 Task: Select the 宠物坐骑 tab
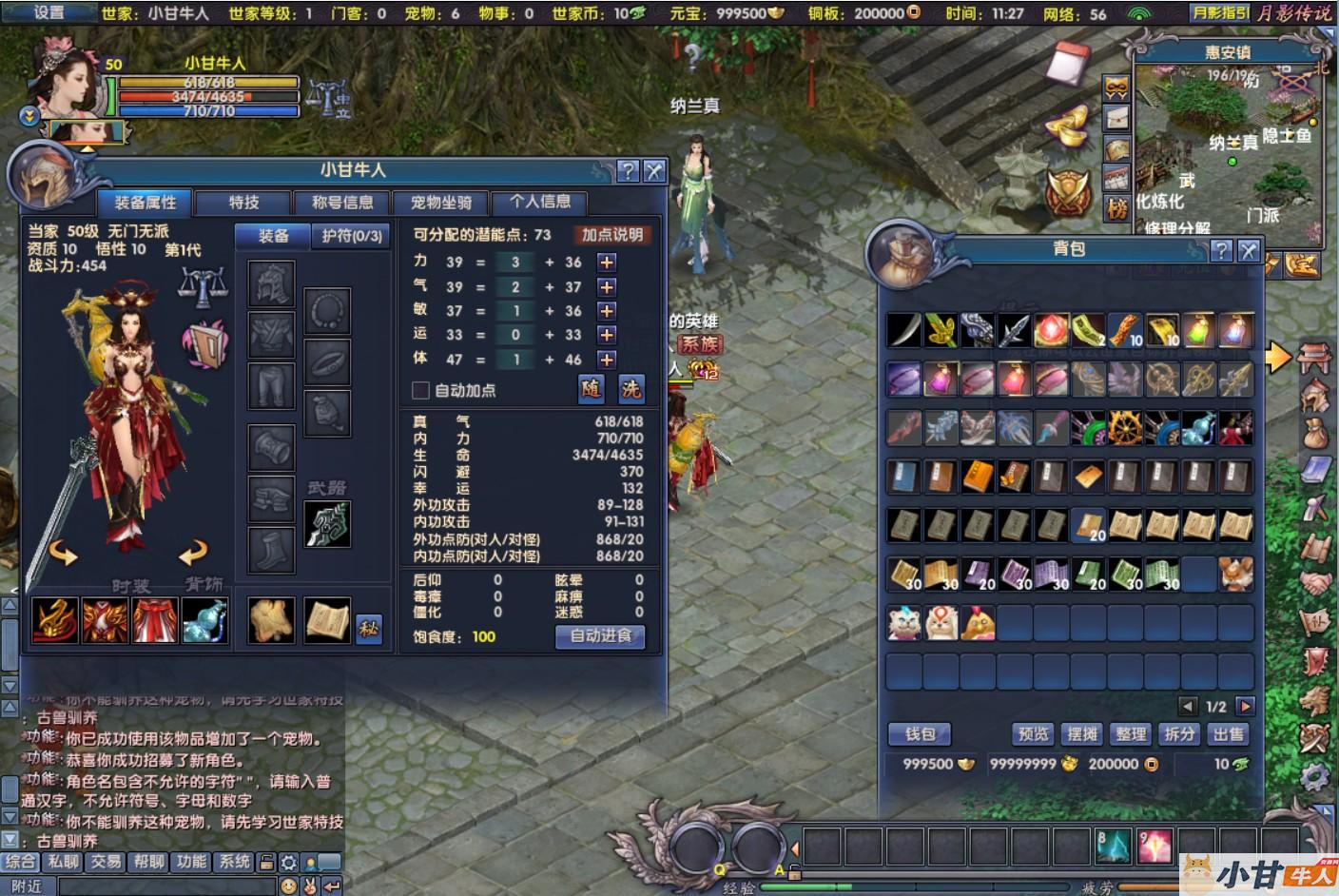pyautogui.click(x=441, y=203)
